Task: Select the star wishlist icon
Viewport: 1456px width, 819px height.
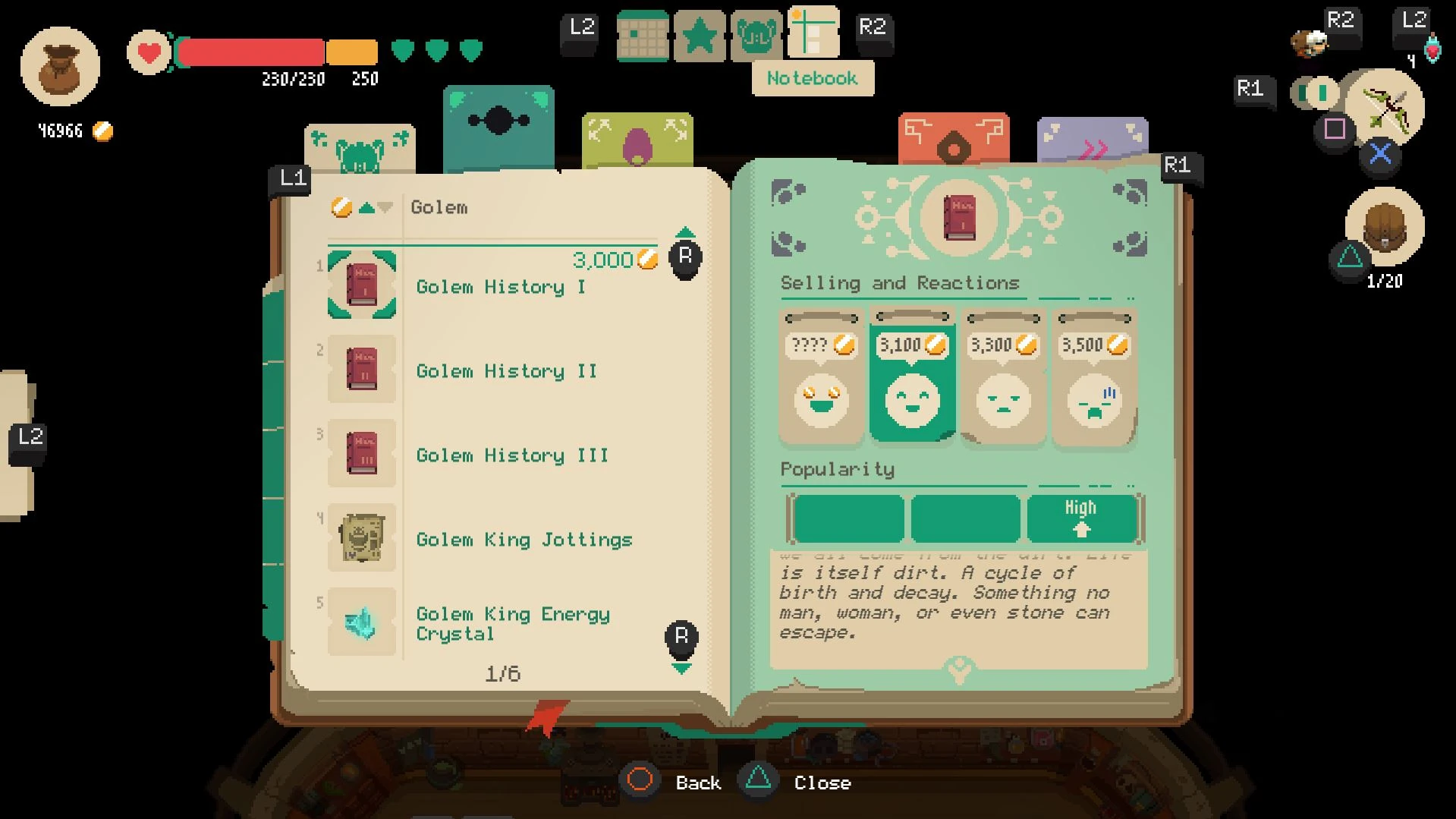Action: 698,36
